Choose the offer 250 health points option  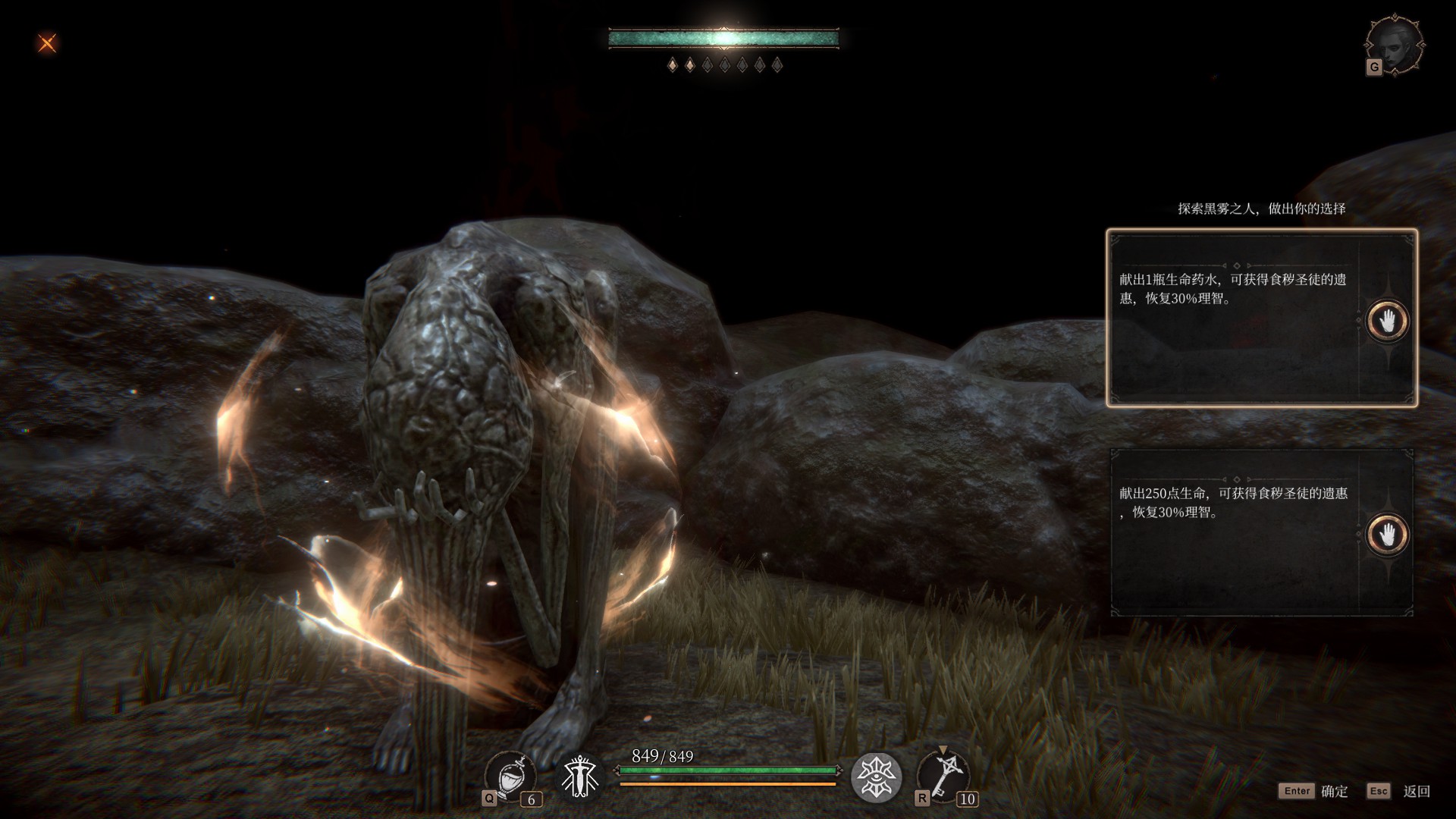tap(1232, 532)
